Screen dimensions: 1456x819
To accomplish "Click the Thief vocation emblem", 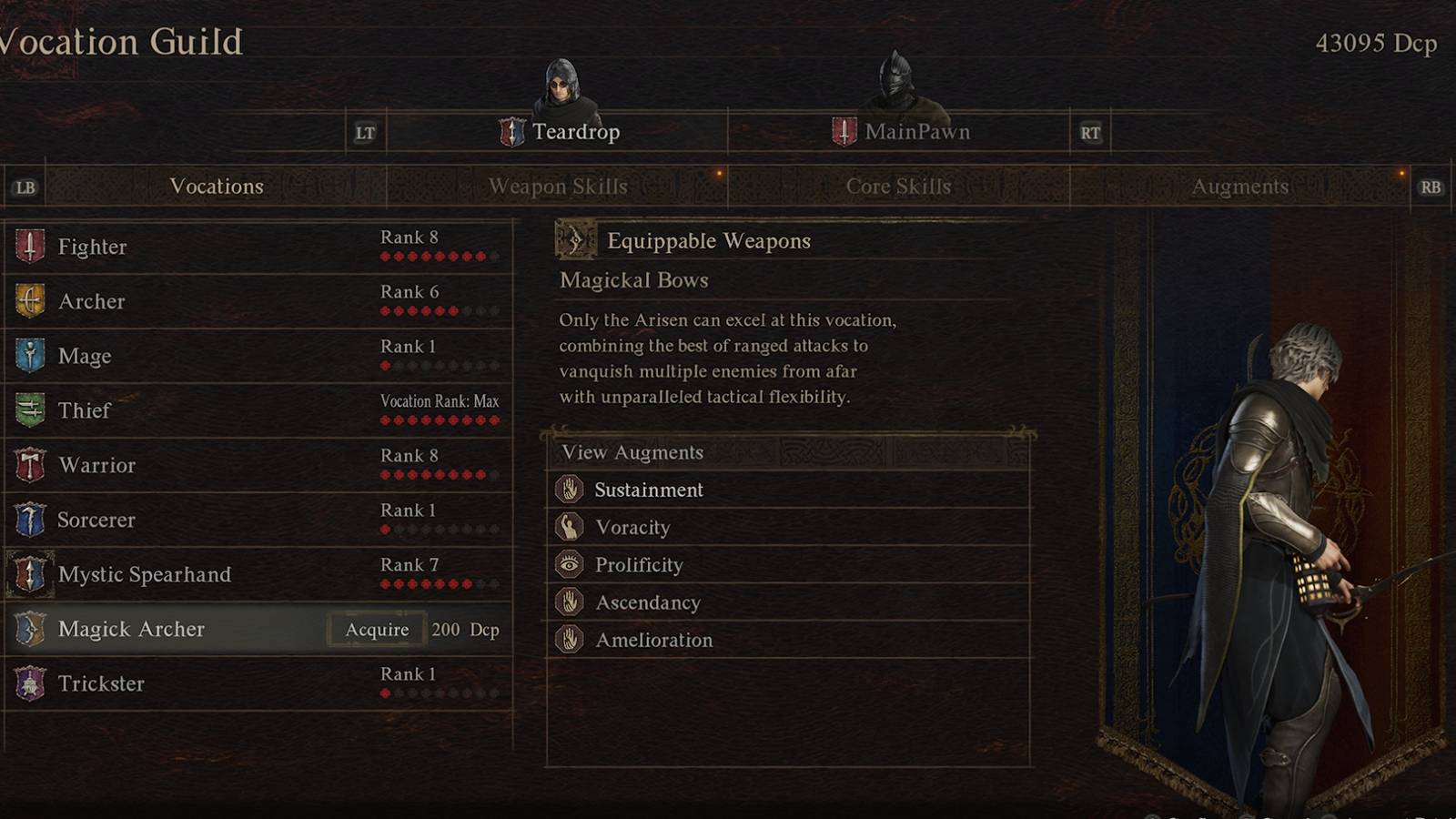I will click(x=30, y=410).
